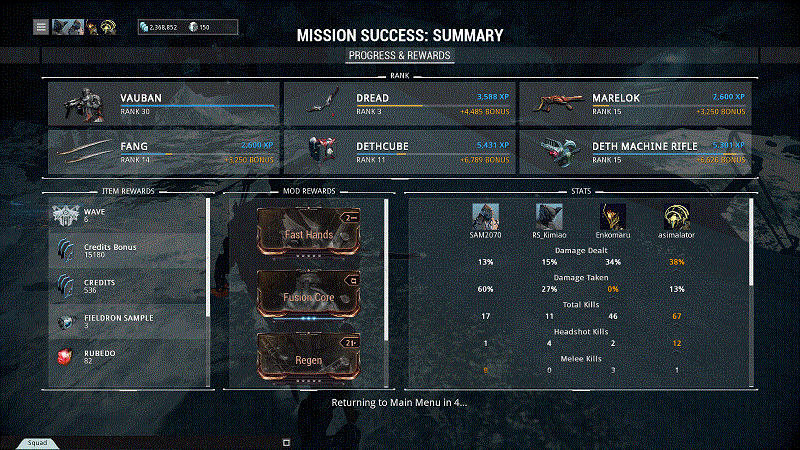Open the hamburger menu icon
This screenshot has width=800, height=450.
pyautogui.click(x=41, y=27)
